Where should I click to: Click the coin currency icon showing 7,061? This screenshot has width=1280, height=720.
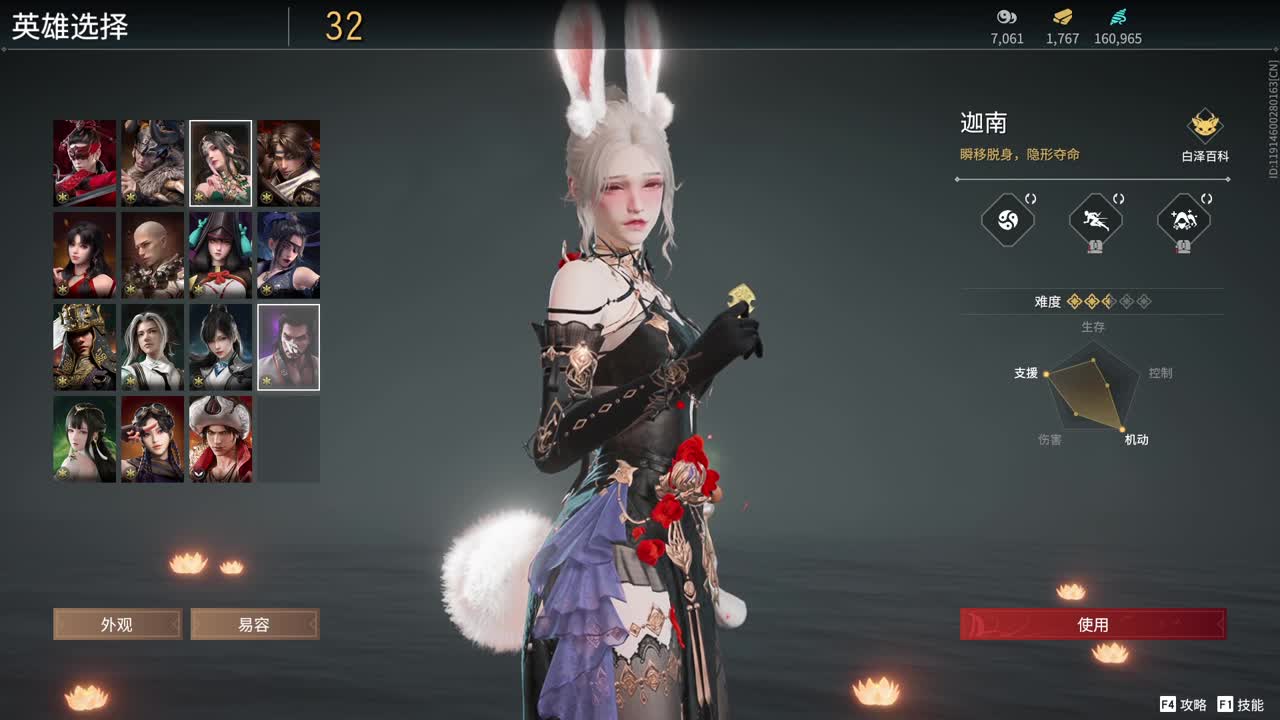(1006, 17)
